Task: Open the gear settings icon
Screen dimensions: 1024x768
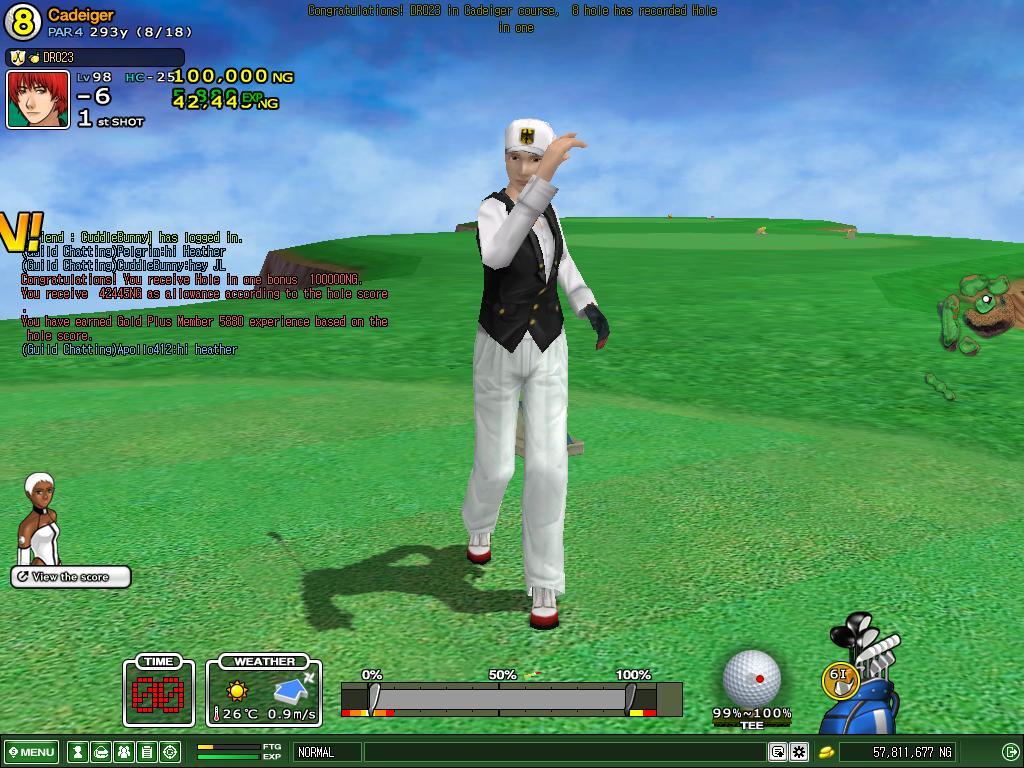Action: 799,752
